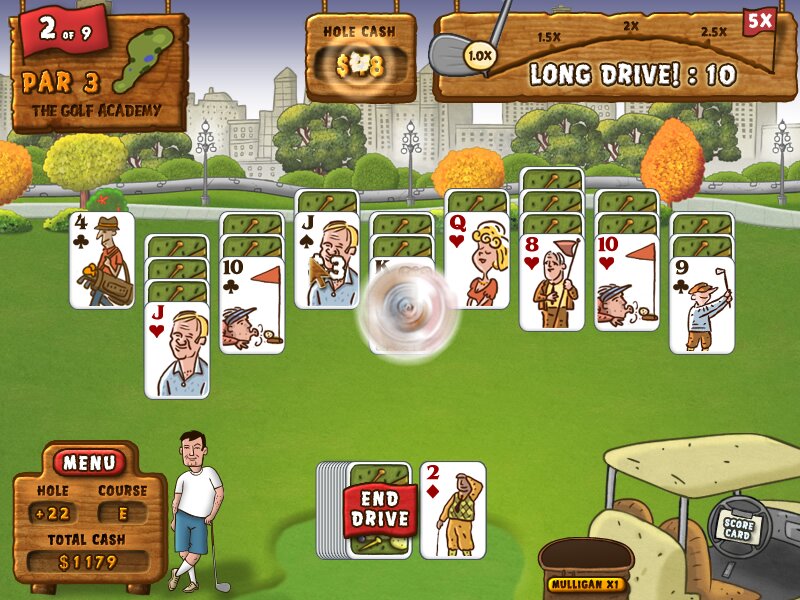Viewport: 800px width, 600px height.
Task: Click the End Drive button
Action: point(379,510)
